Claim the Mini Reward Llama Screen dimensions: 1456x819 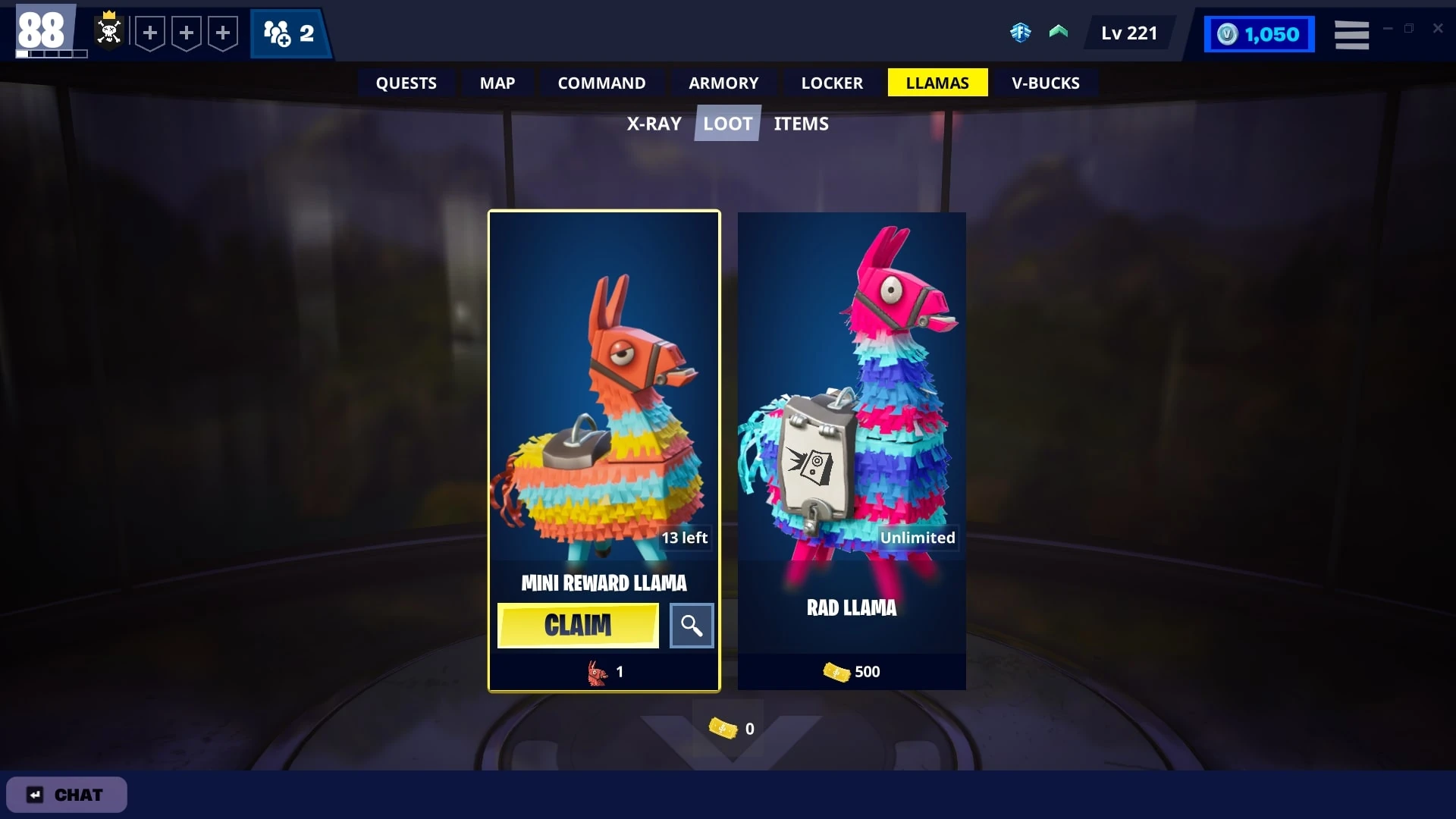click(577, 626)
